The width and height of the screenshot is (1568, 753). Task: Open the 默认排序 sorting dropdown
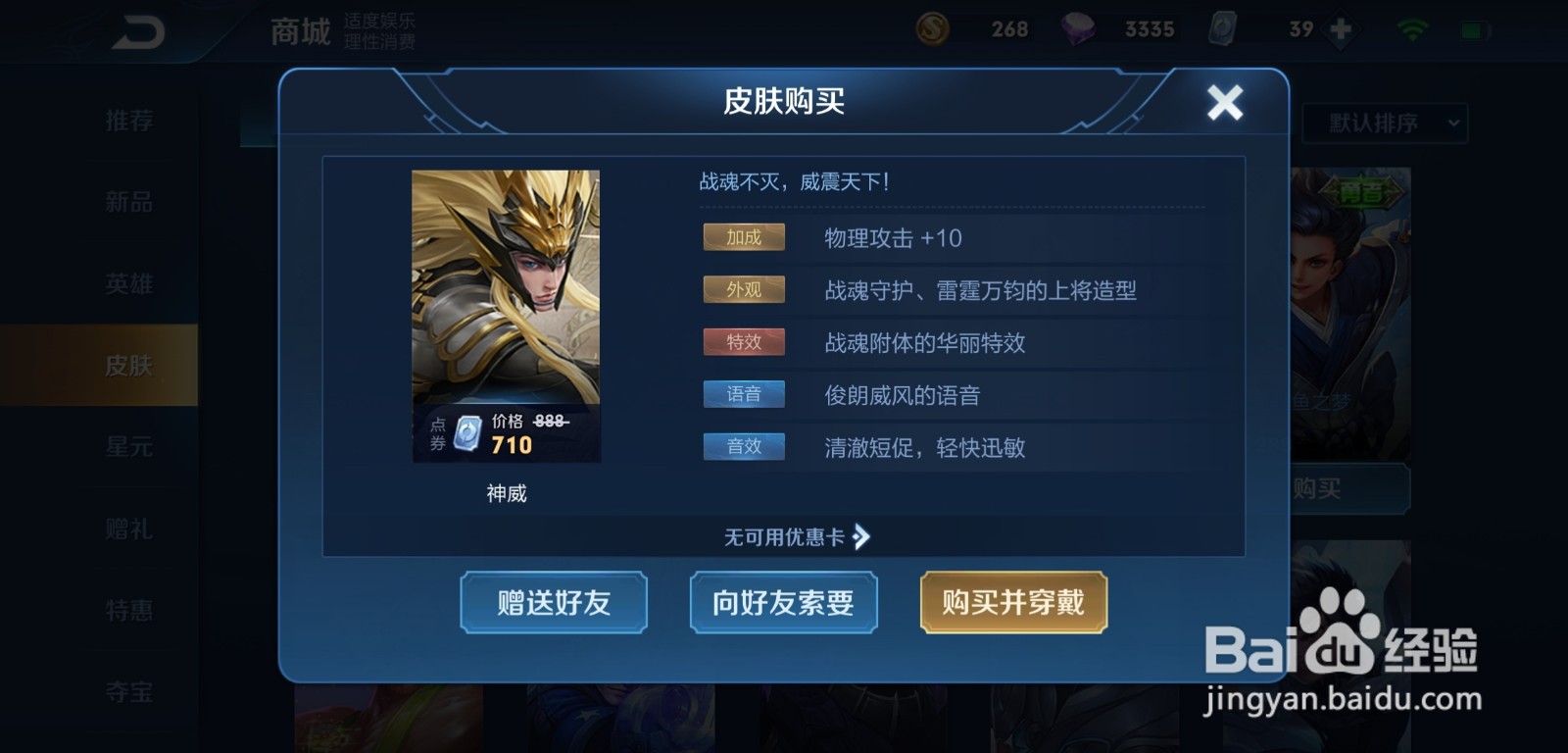tap(1385, 124)
